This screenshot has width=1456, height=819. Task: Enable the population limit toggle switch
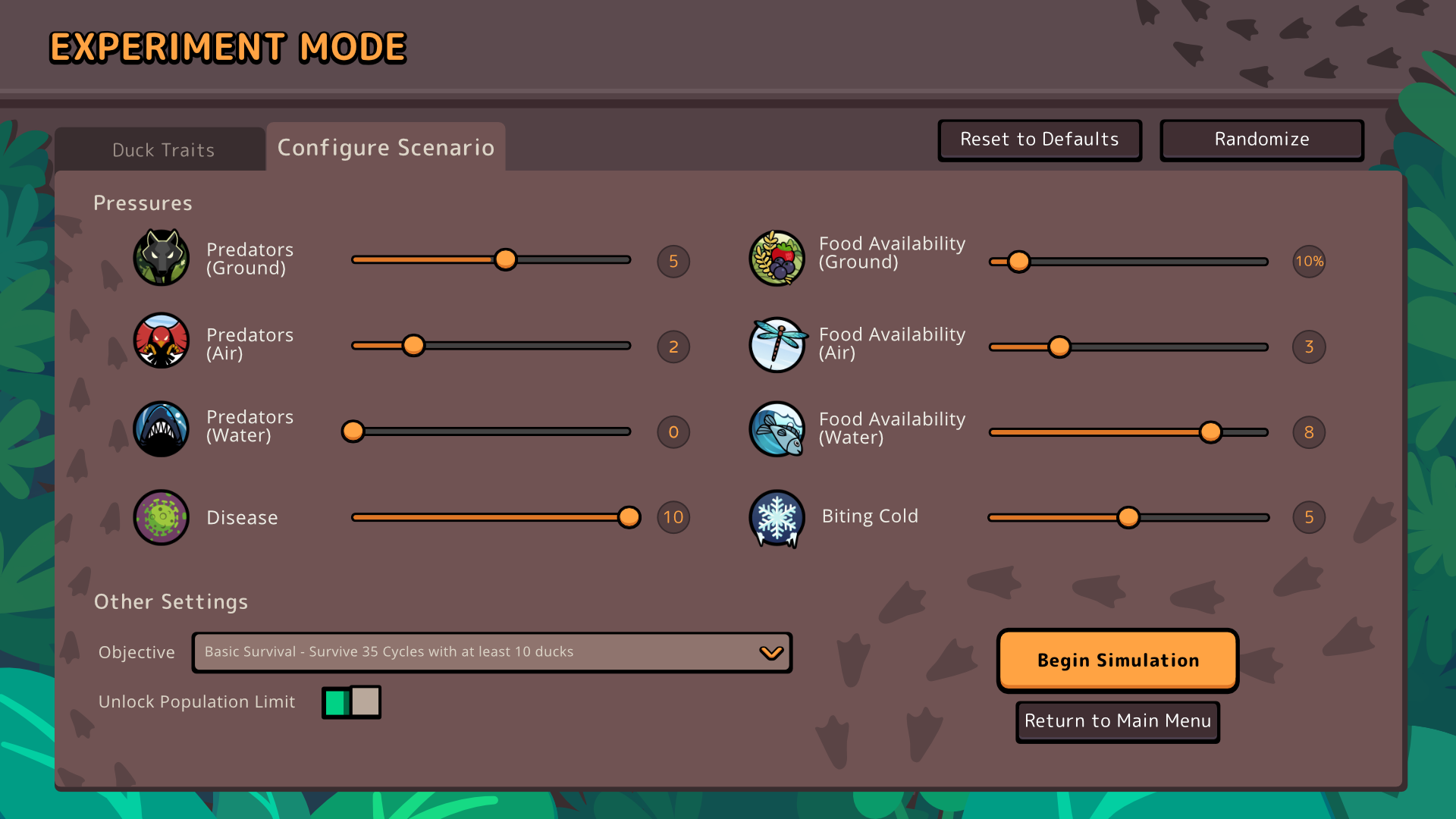point(350,702)
